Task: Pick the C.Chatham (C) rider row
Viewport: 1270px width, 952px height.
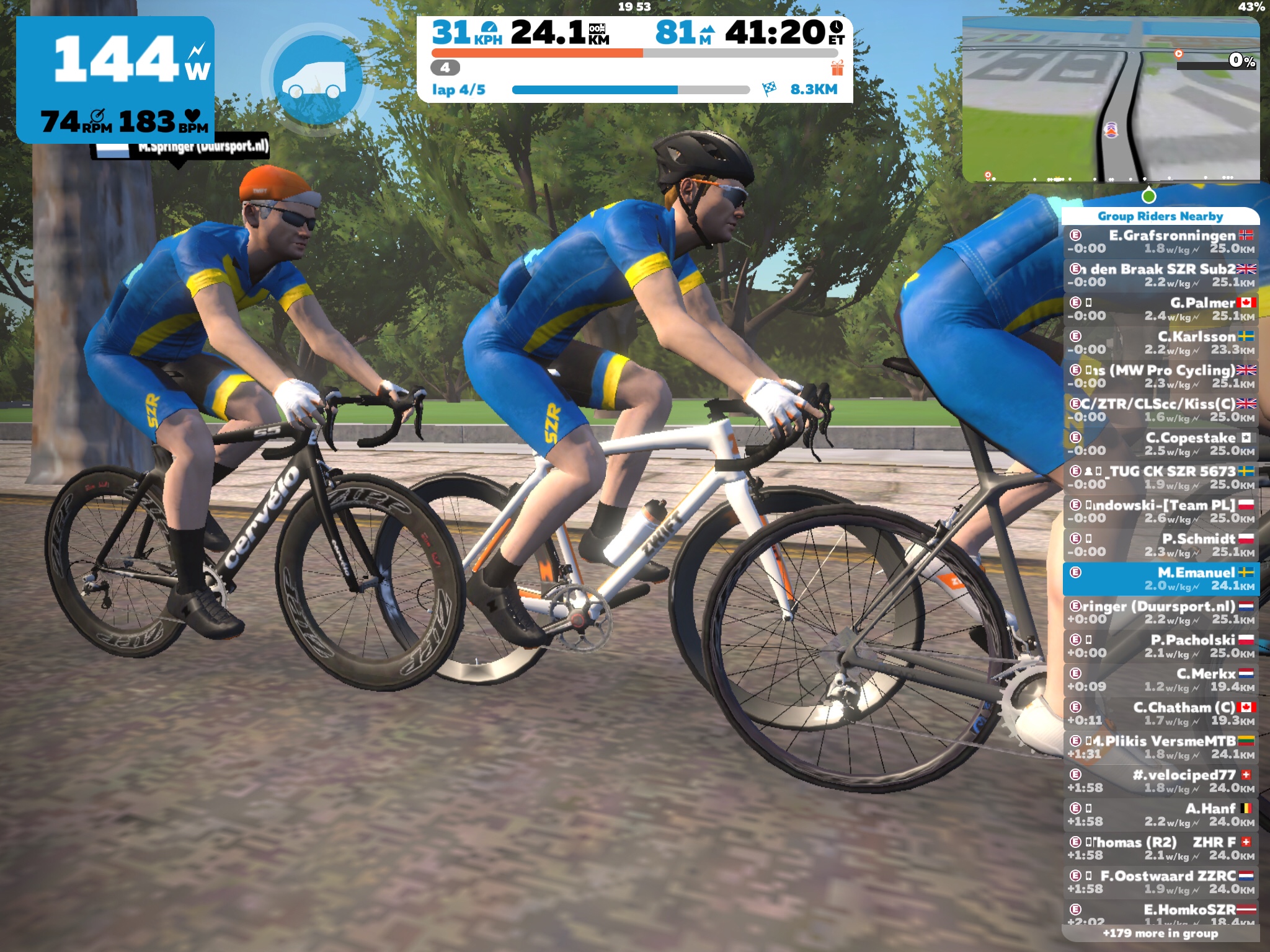Action: [1161, 713]
